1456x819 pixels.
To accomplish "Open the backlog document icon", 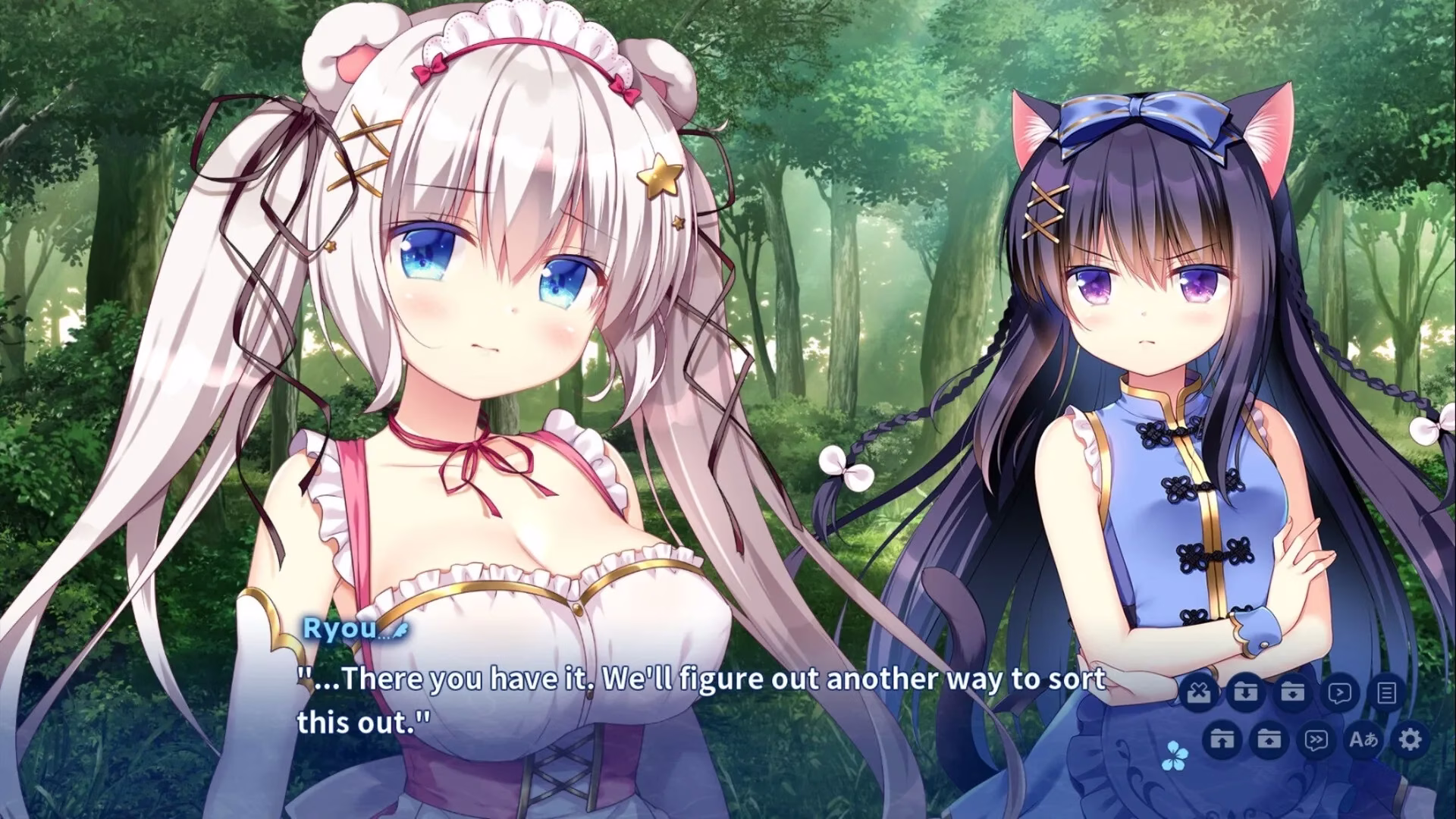I will (x=1387, y=692).
